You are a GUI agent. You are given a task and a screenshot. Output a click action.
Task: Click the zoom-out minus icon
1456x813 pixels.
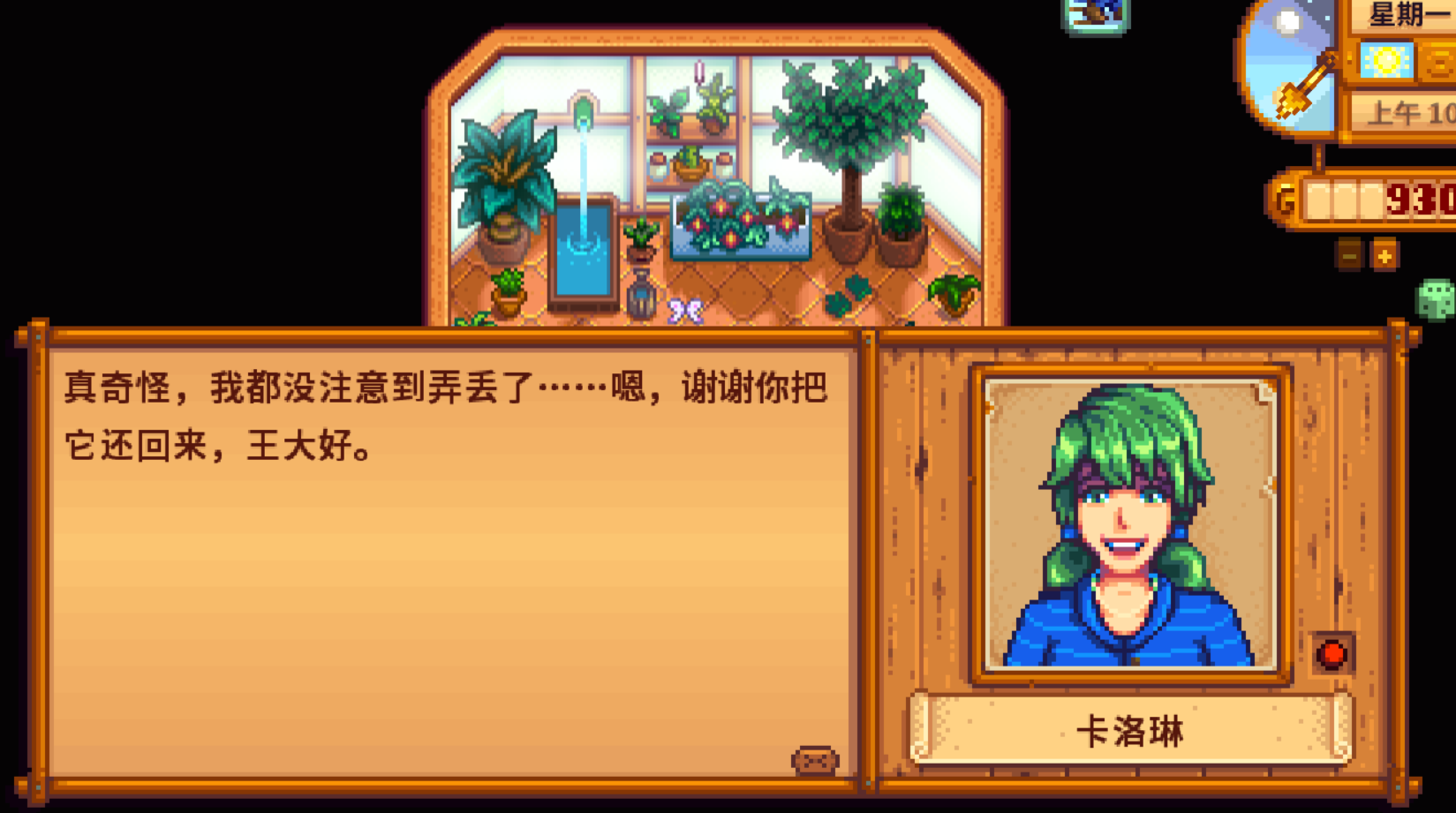coord(1348,255)
